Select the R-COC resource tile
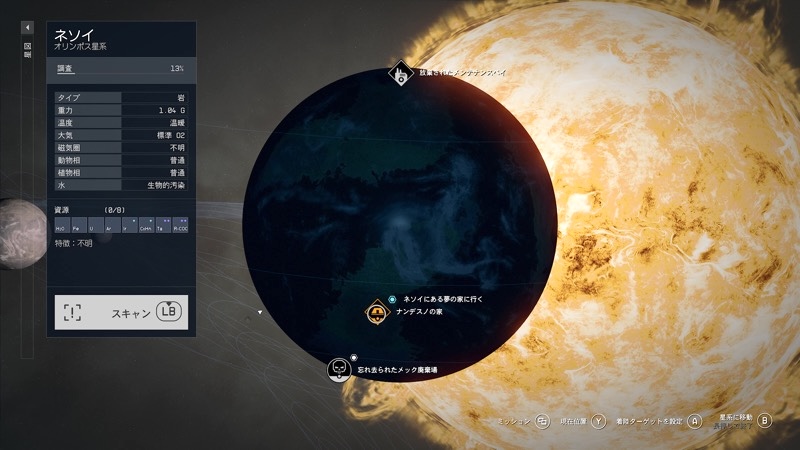 pos(180,226)
